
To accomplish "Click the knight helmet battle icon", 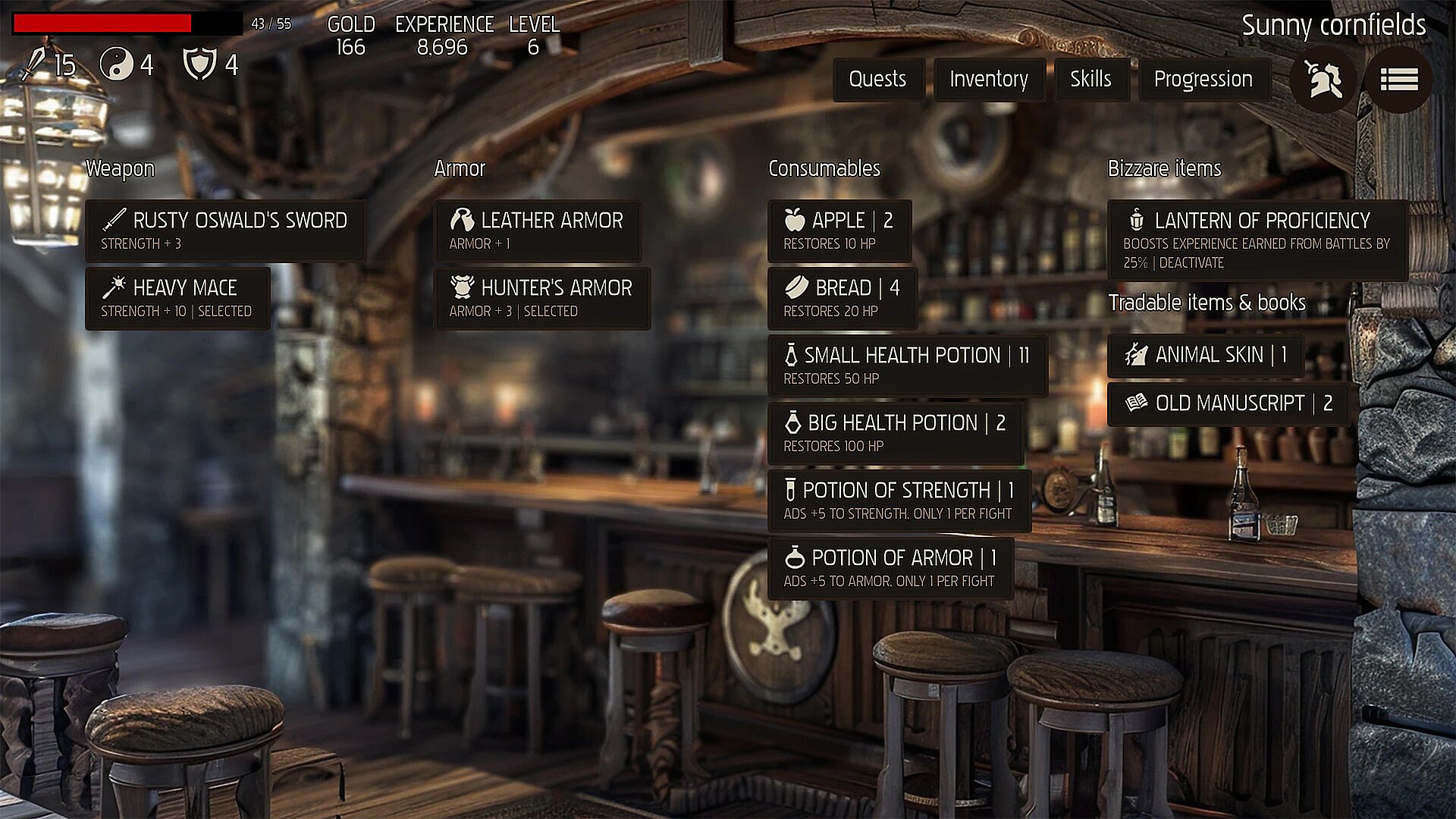I will click(1323, 80).
